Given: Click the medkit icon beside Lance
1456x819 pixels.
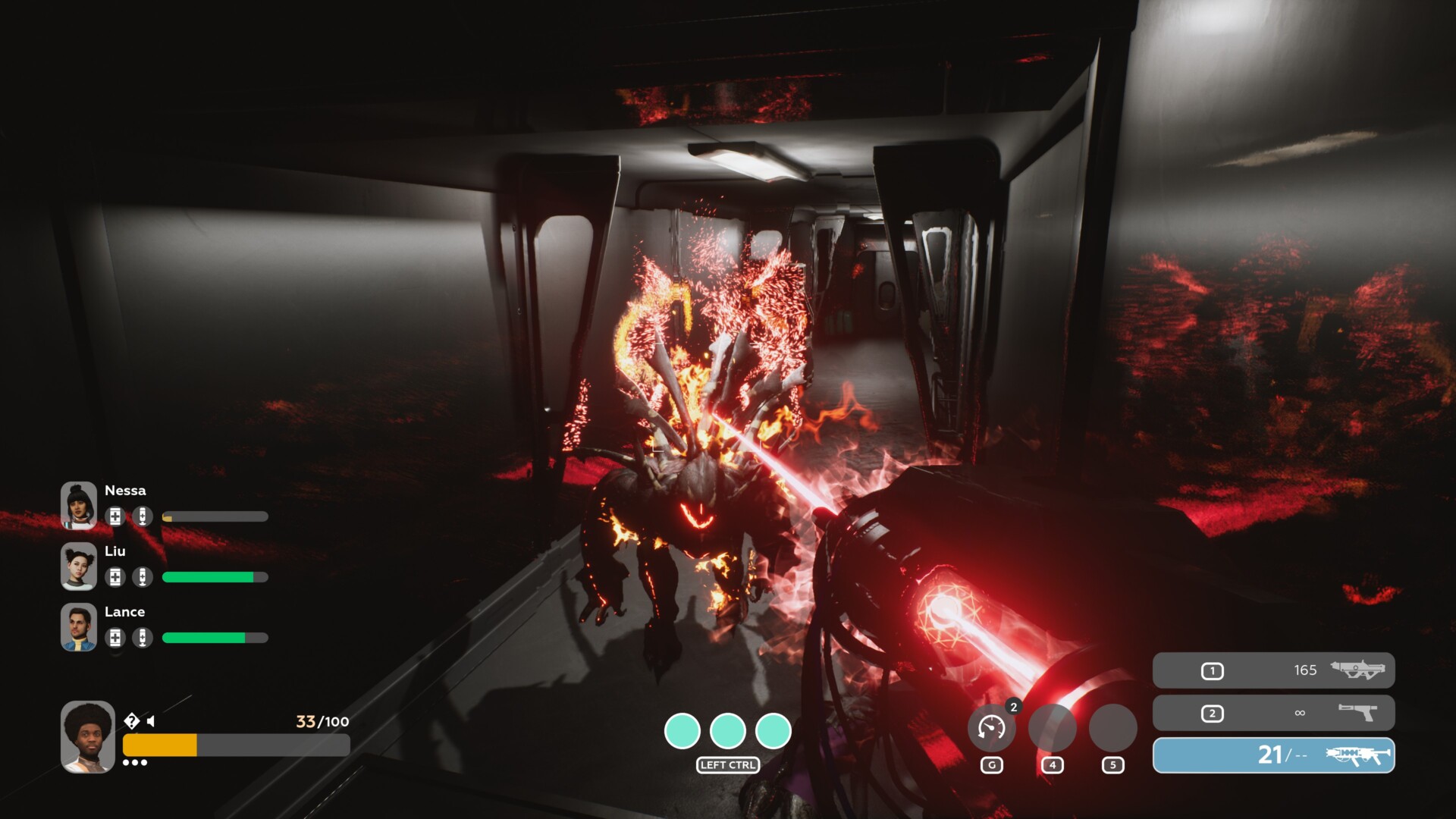Looking at the screenshot, I should [115, 638].
